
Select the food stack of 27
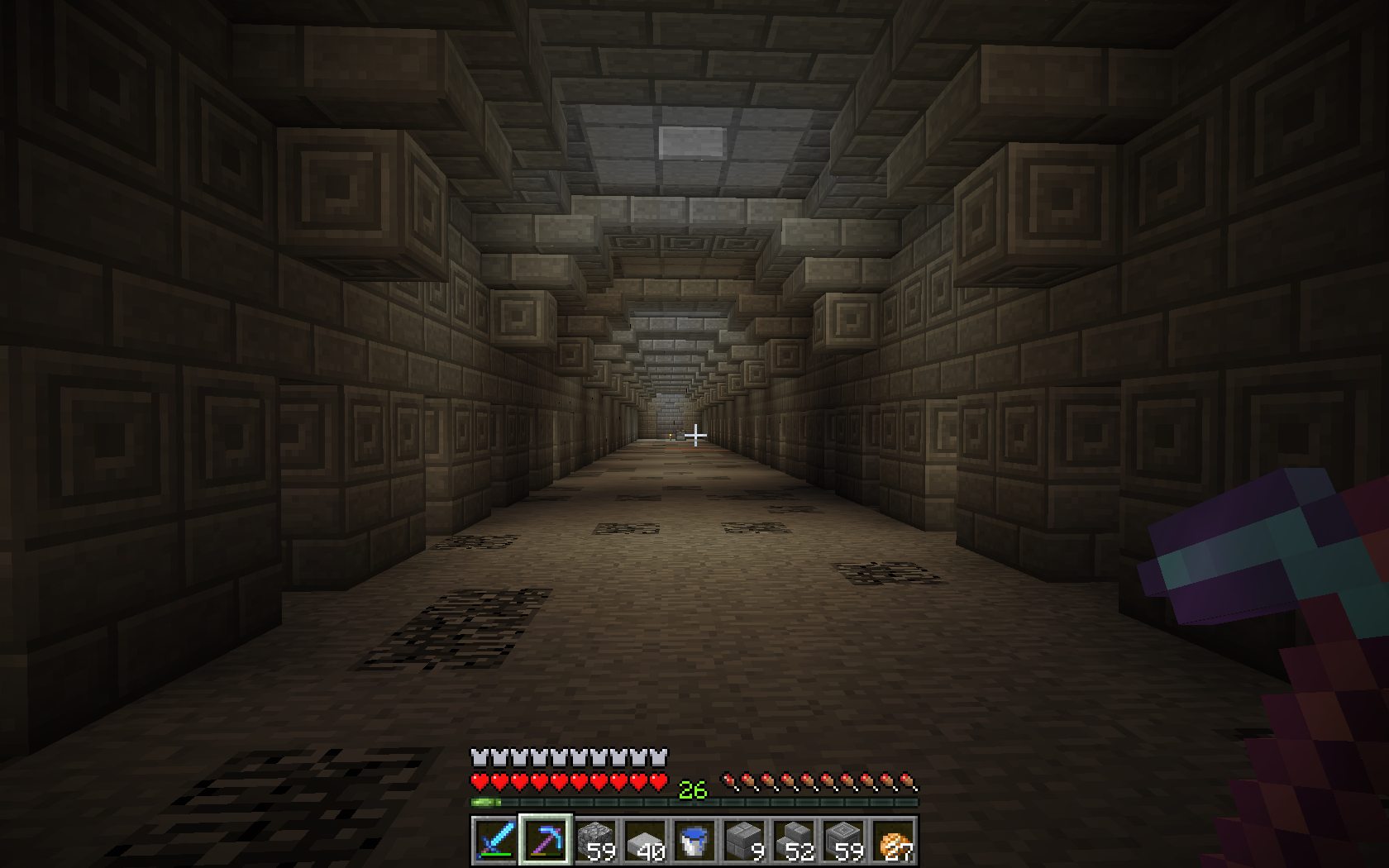(892, 840)
